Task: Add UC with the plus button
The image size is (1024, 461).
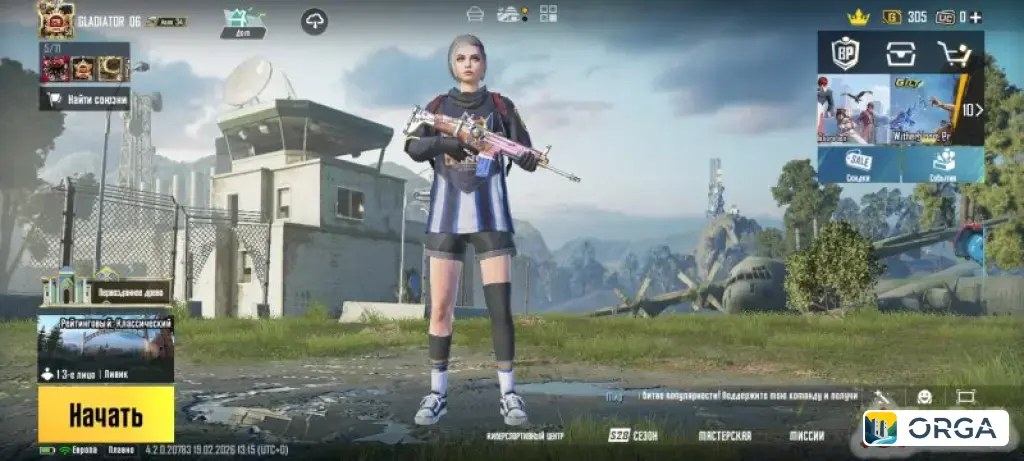Action: point(976,16)
